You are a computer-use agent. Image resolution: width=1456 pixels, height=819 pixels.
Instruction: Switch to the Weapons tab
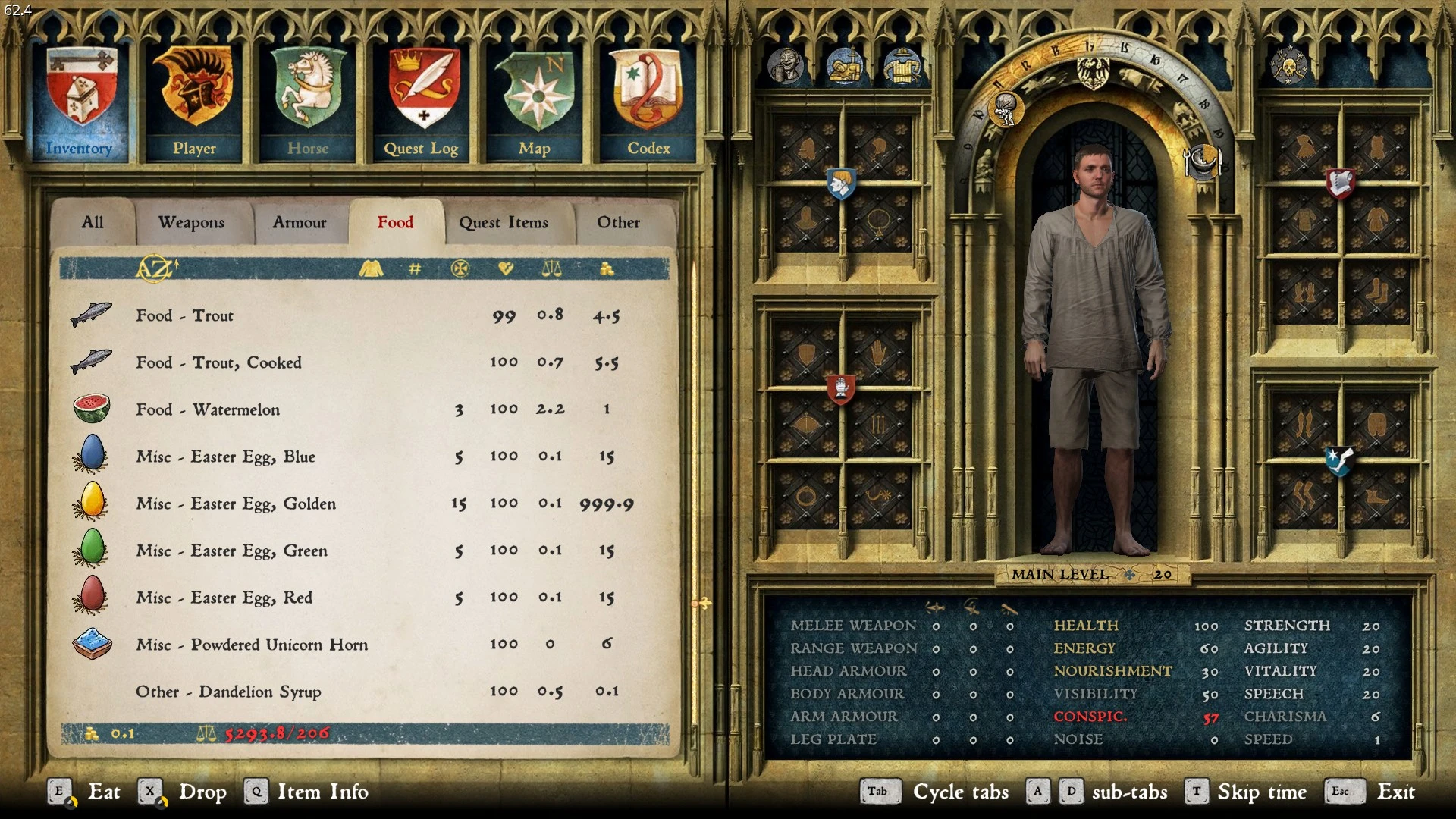tap(191, 222)
